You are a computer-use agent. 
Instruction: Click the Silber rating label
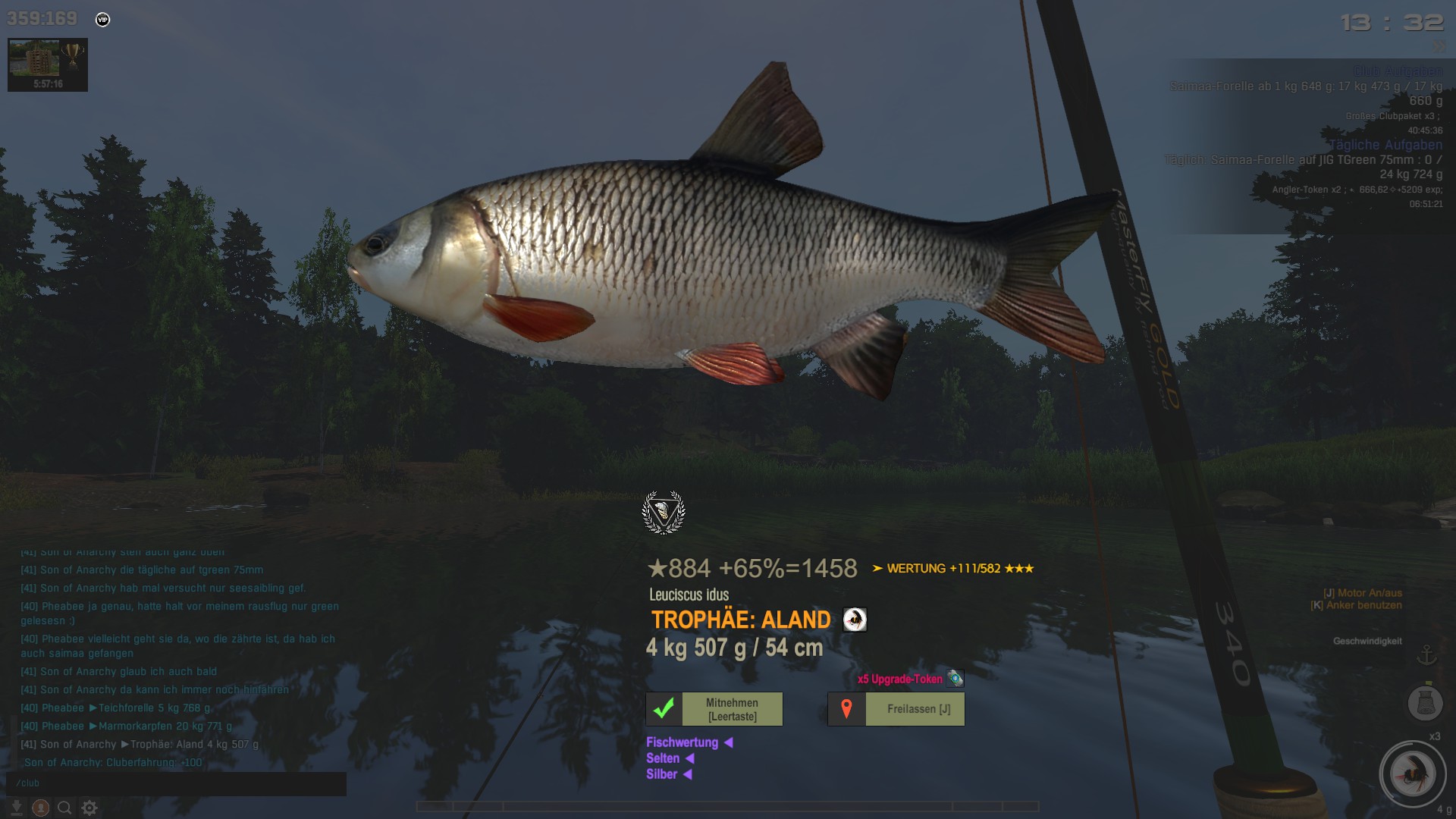coord(661,774)
